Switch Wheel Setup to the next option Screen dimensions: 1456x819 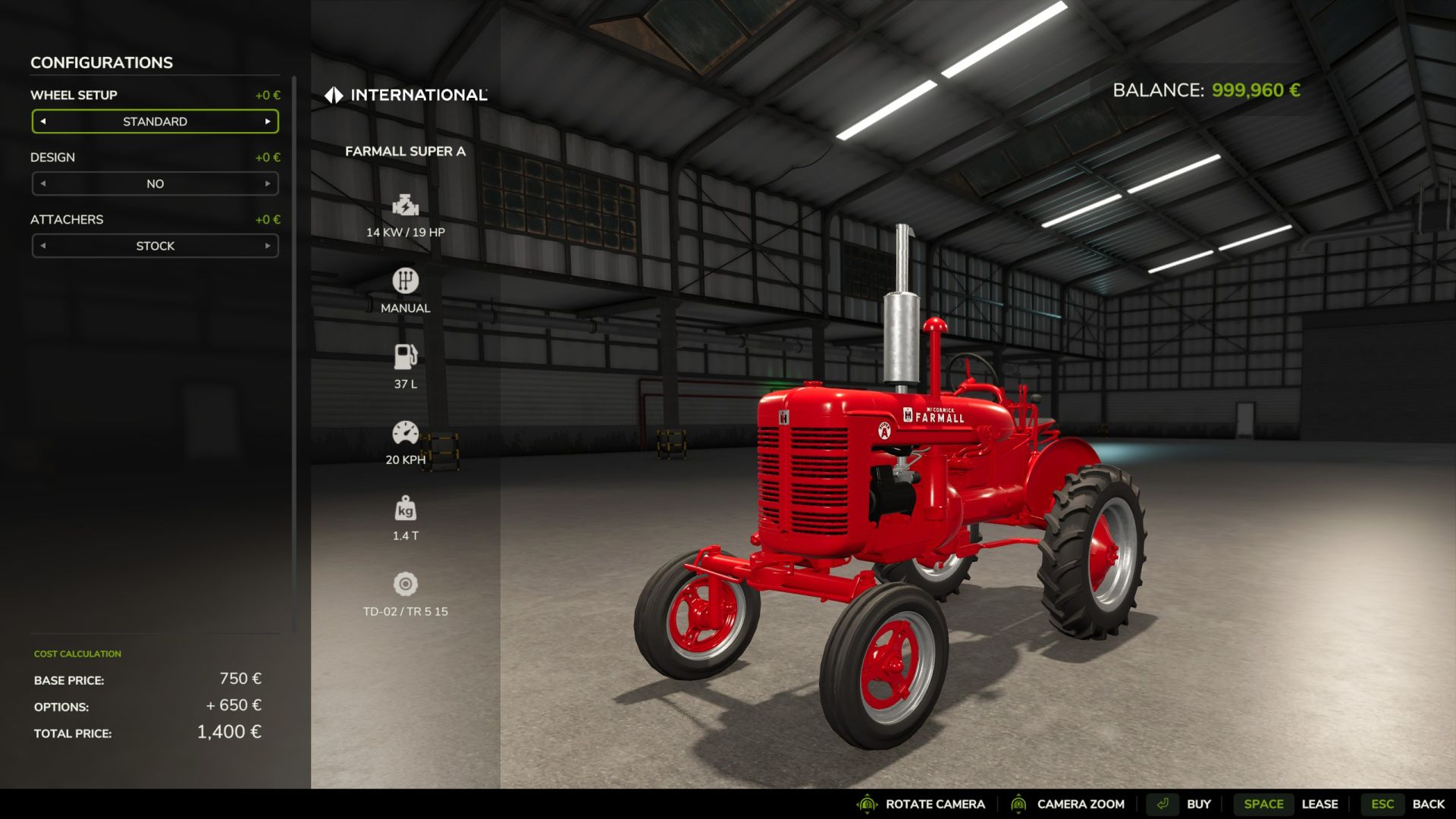pyautogui.click(x=268, y=121)
